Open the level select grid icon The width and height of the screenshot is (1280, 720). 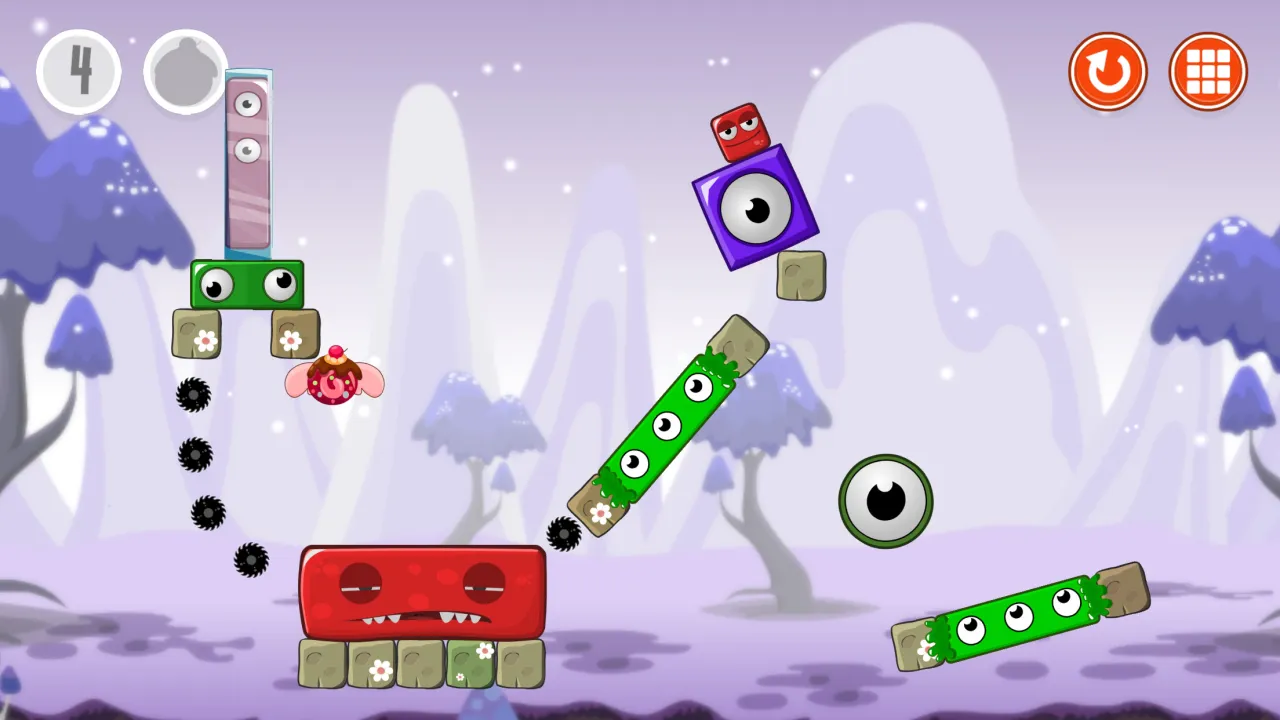[1208, 70]
